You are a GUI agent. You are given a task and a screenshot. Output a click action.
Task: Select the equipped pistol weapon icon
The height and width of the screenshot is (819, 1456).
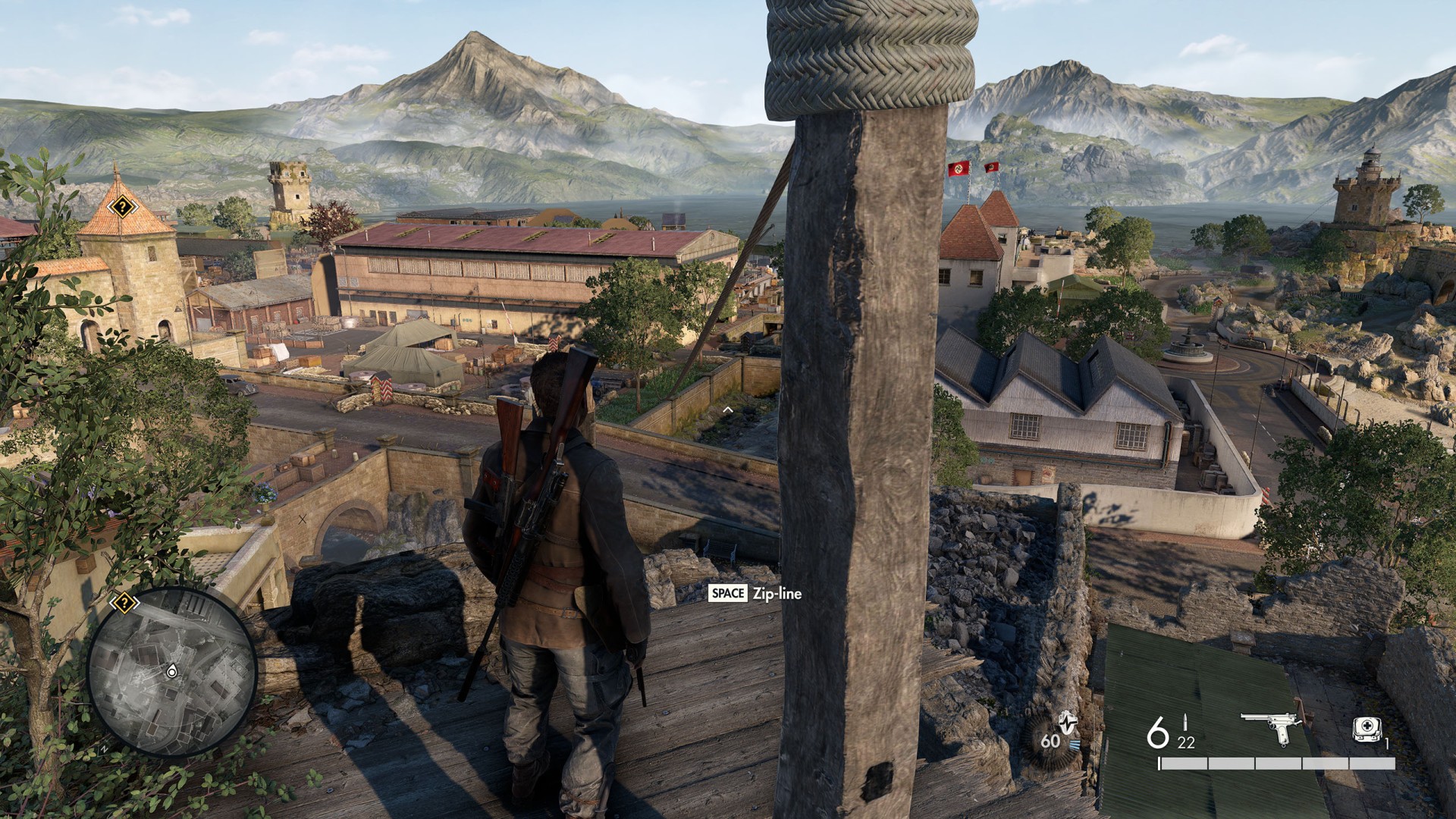coord(1271,728)
